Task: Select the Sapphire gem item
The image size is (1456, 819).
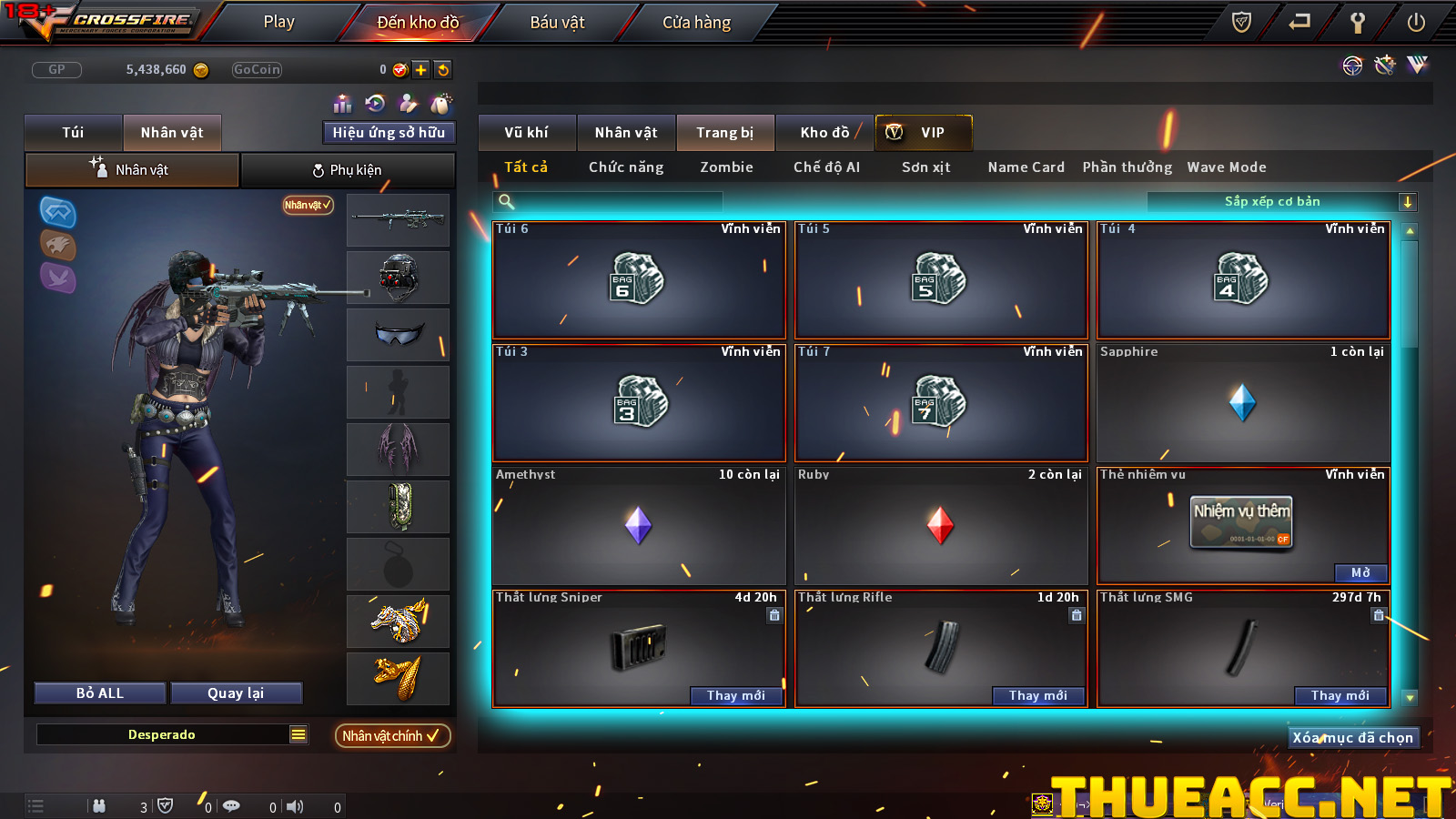Action: coord(1242,403)
